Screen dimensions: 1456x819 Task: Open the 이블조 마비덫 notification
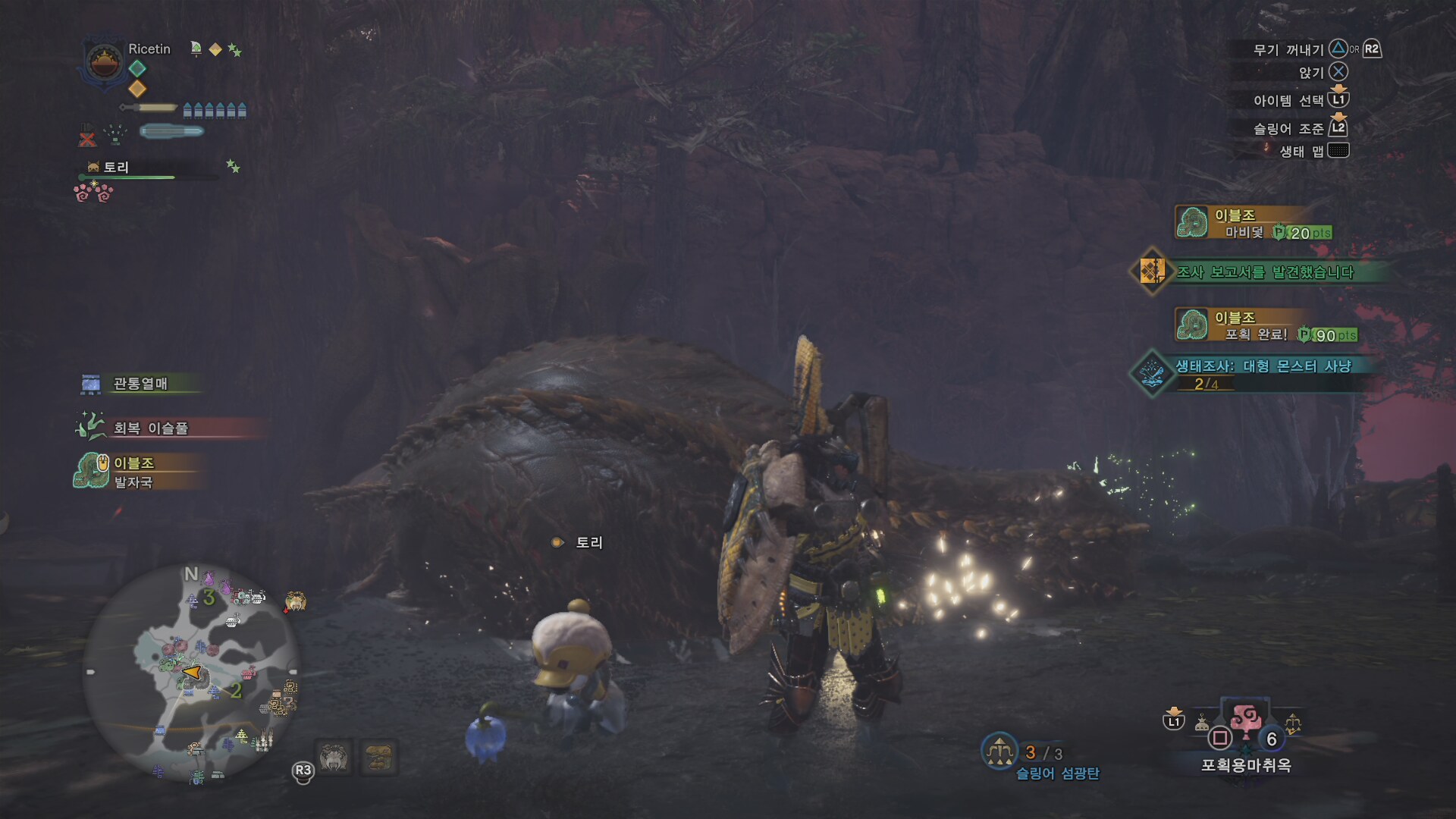[1253, 224]
